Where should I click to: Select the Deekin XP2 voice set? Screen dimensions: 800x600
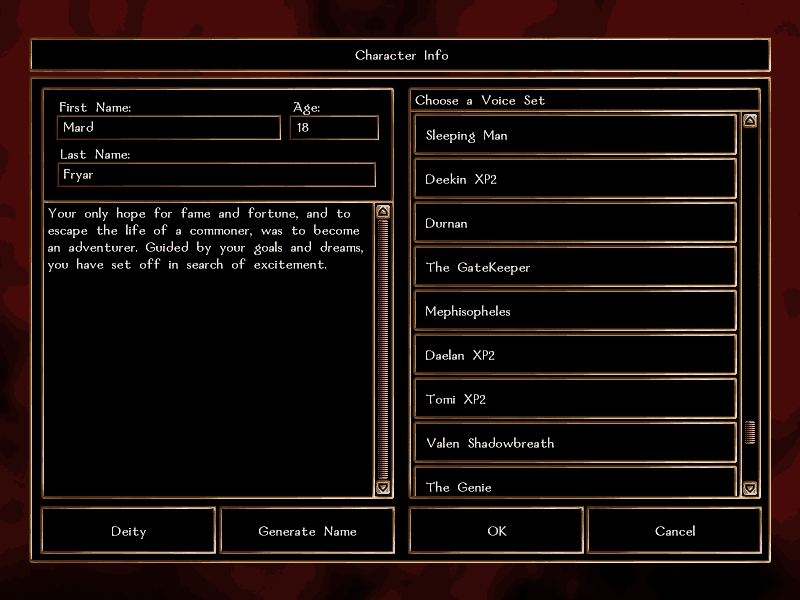[575, 179]
